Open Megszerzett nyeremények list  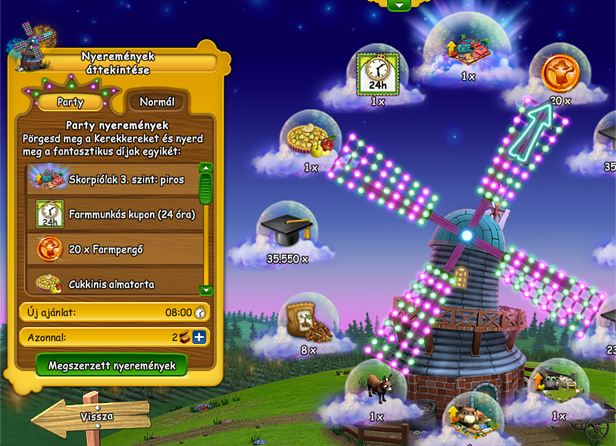112,366
